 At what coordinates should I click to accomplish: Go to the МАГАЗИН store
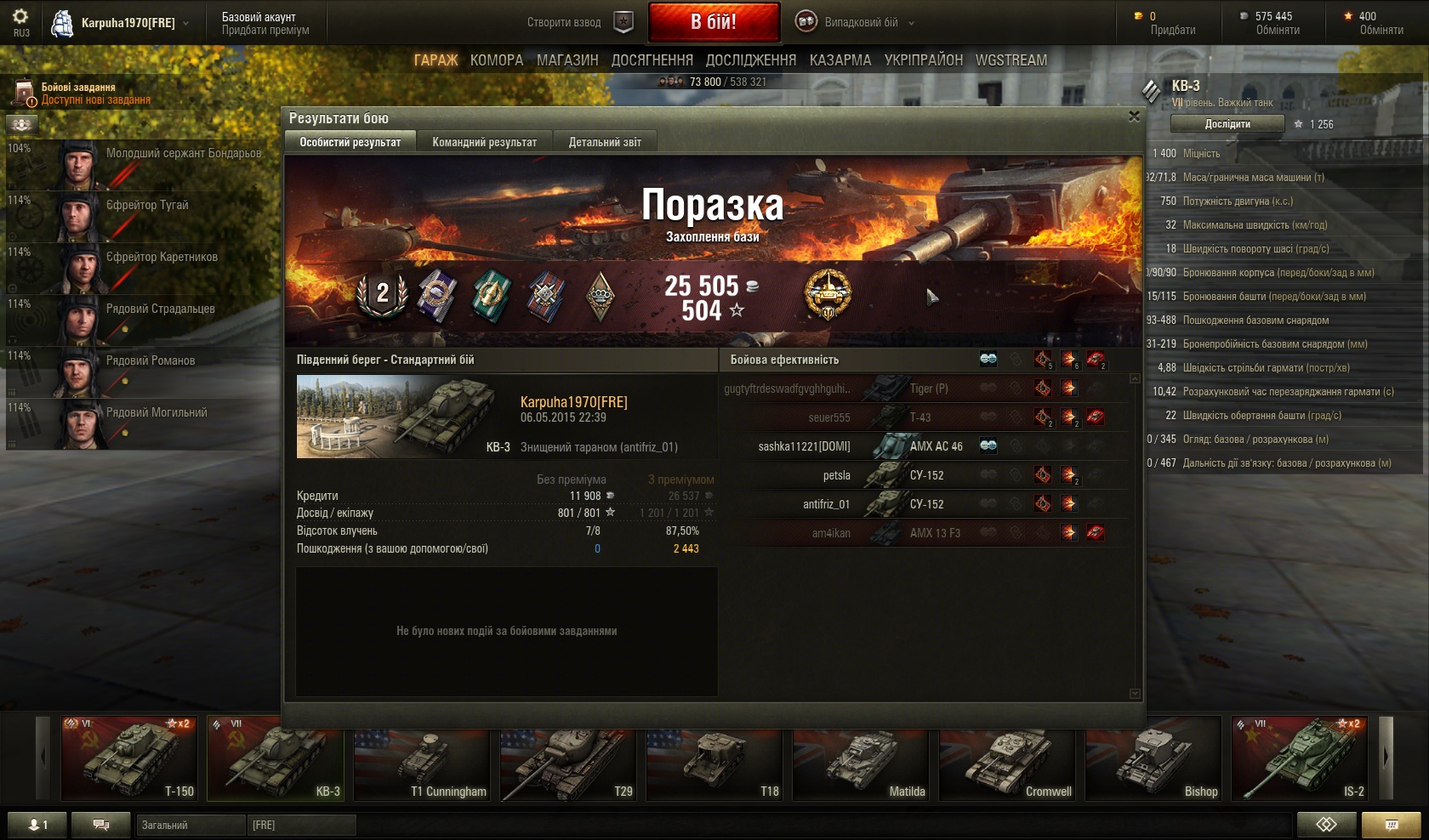point(567,60)
